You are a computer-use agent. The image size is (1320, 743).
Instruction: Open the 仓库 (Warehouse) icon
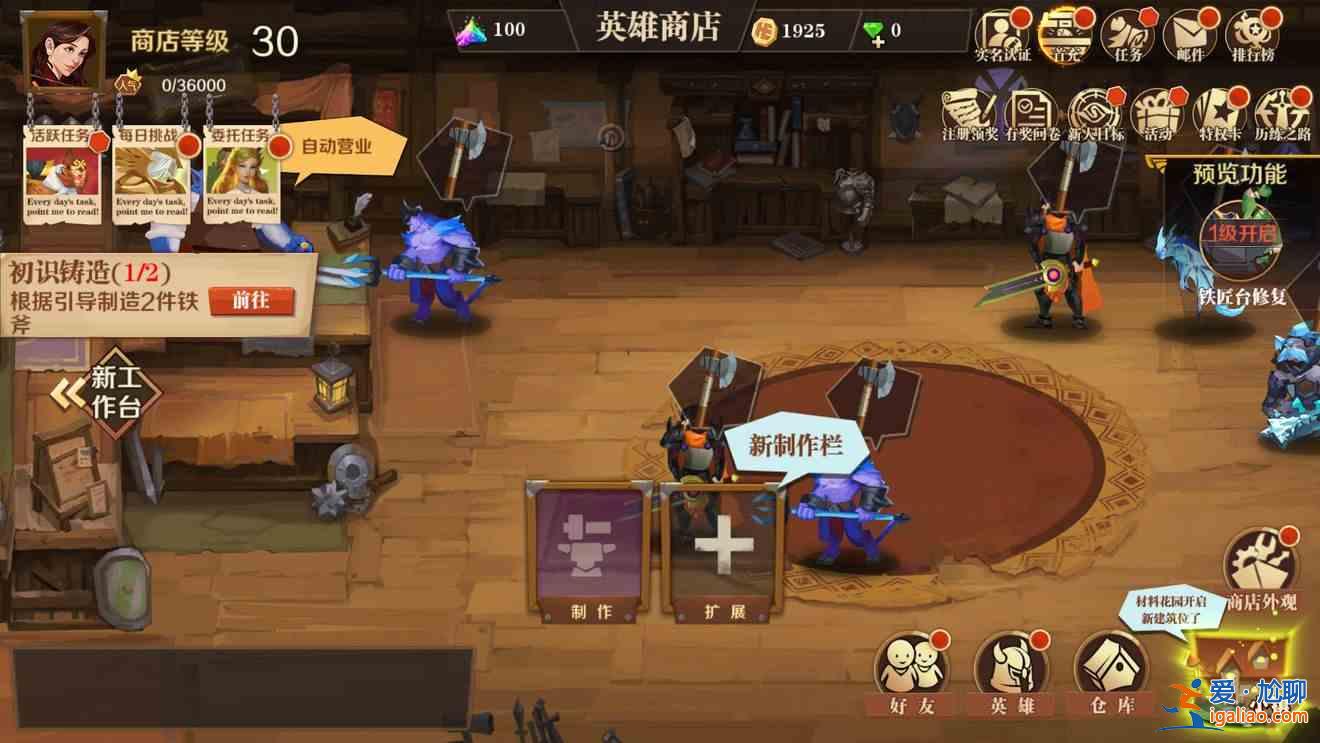(x=1113, y=663)
